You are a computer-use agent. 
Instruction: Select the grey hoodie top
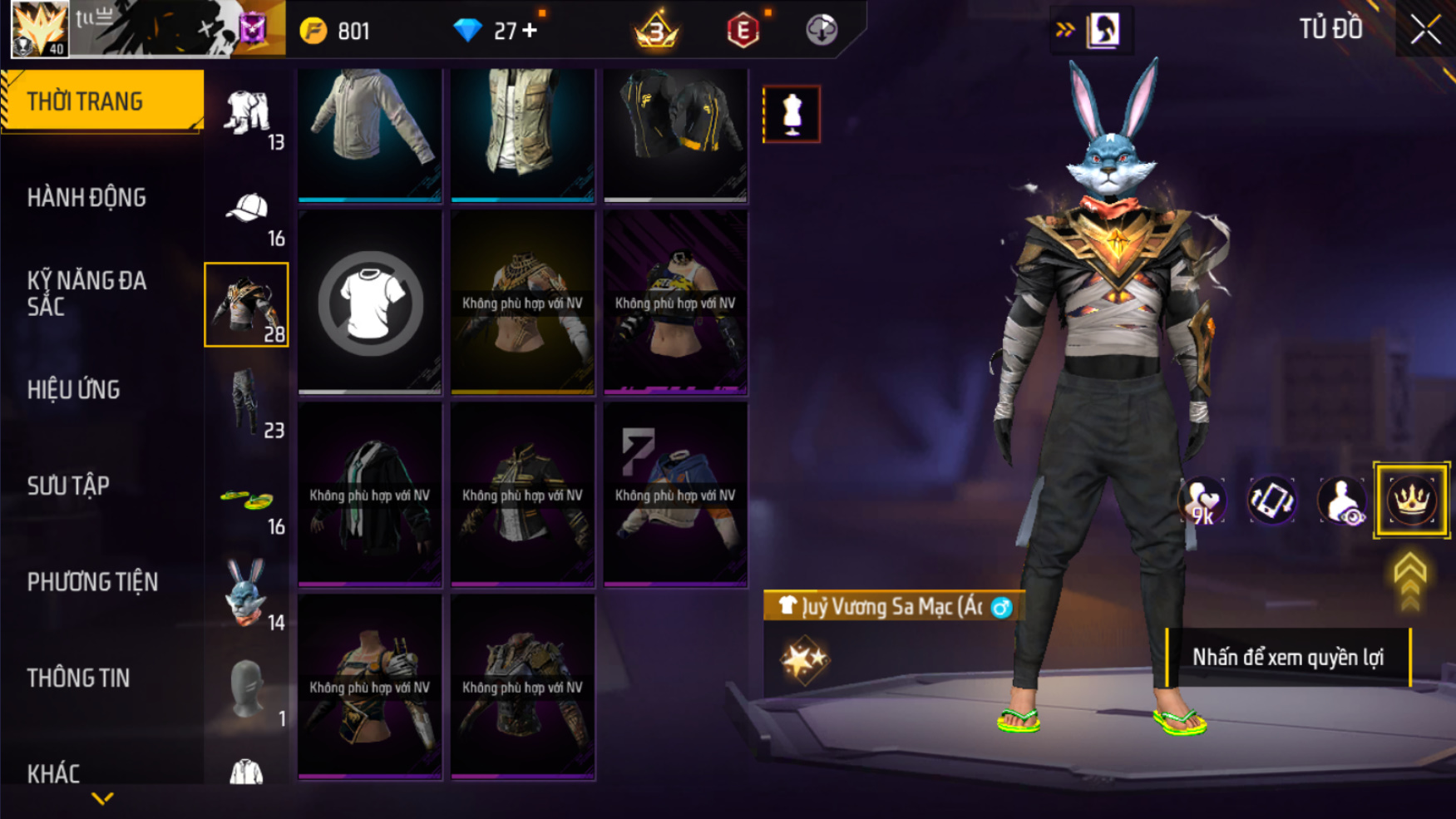click(370, 133)
